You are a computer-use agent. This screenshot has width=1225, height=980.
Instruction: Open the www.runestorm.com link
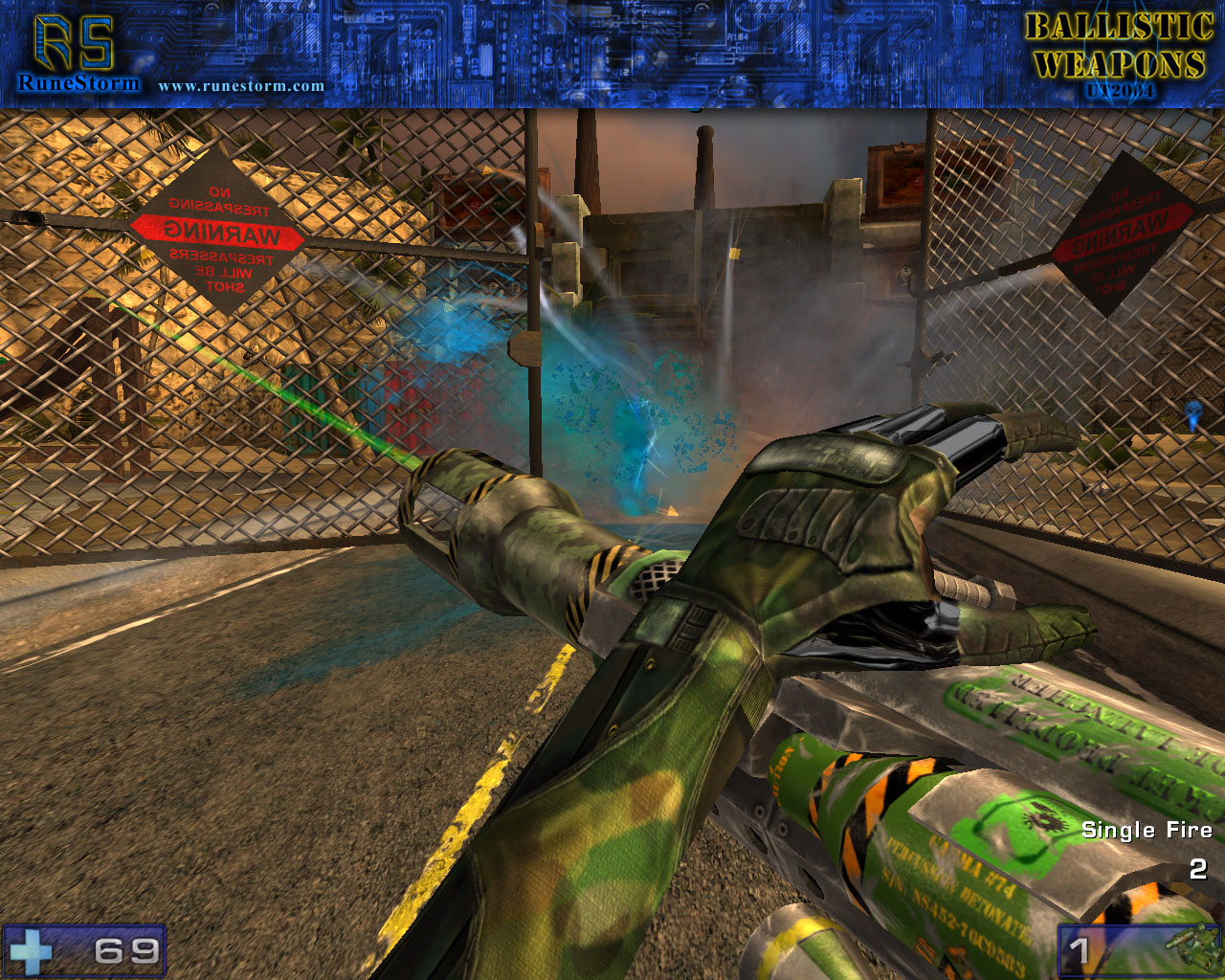tap(241, 86)
